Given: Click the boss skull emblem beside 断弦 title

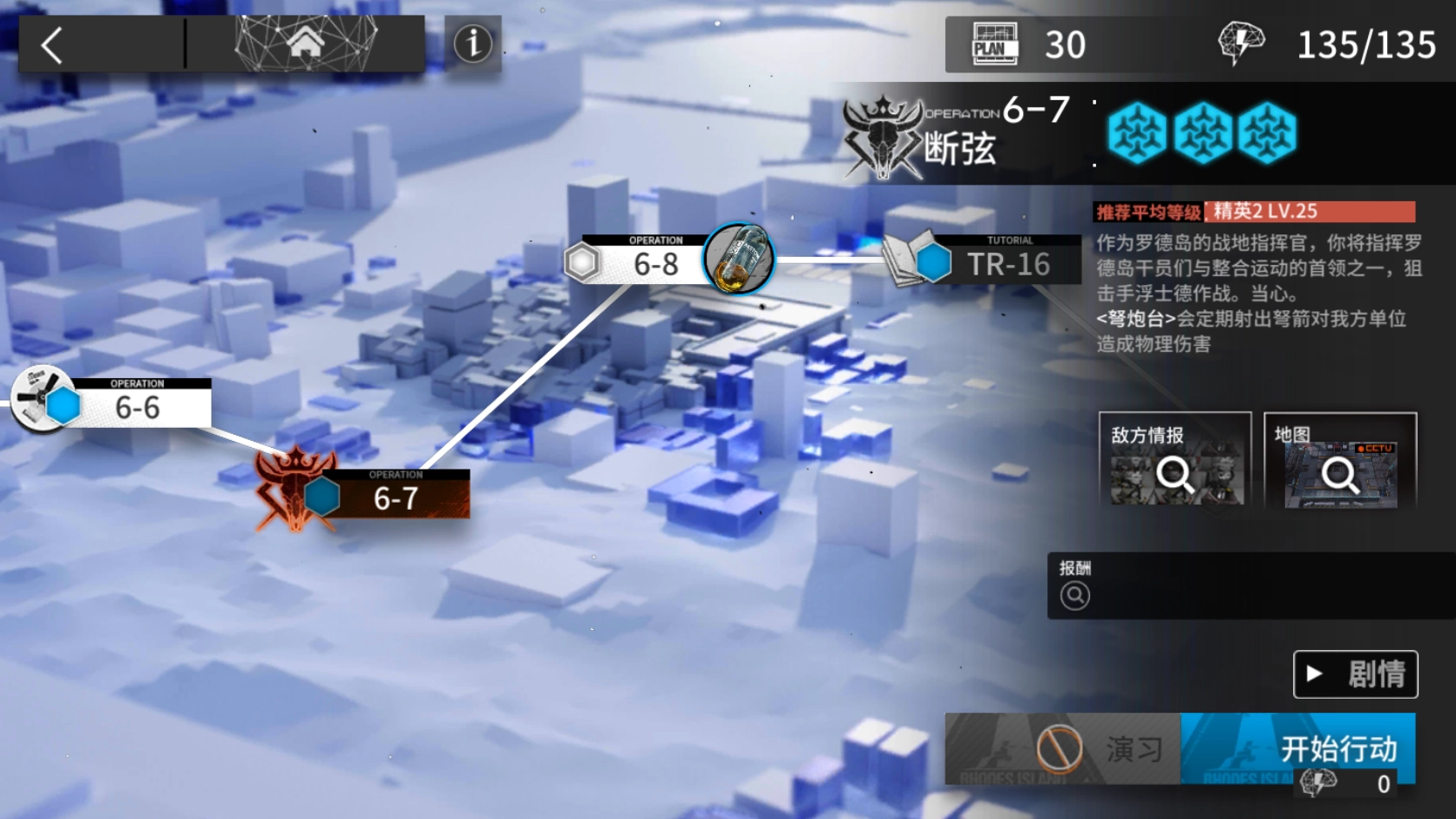Looking at the screenshot, I should [883, 135].
